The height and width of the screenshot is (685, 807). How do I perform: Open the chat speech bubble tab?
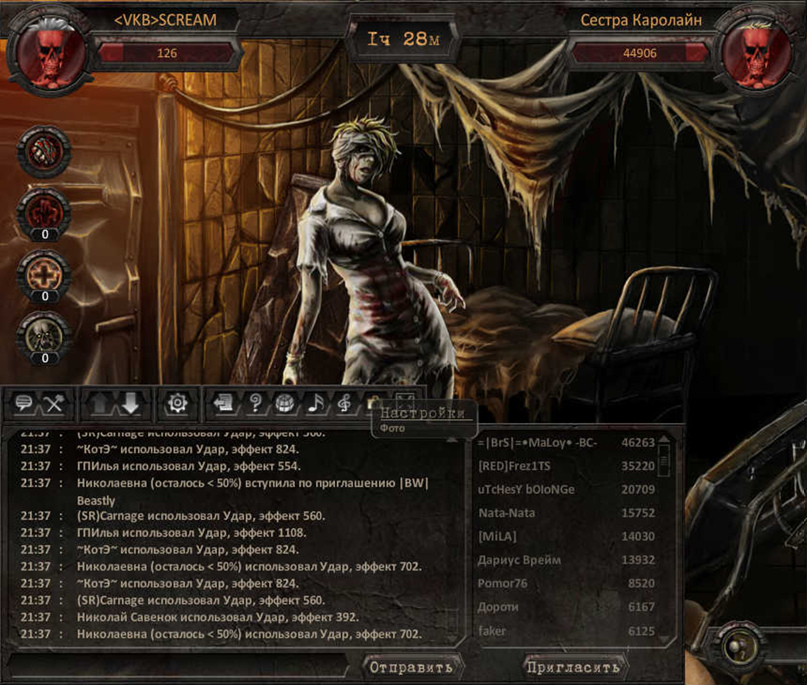tap(24, 403)
